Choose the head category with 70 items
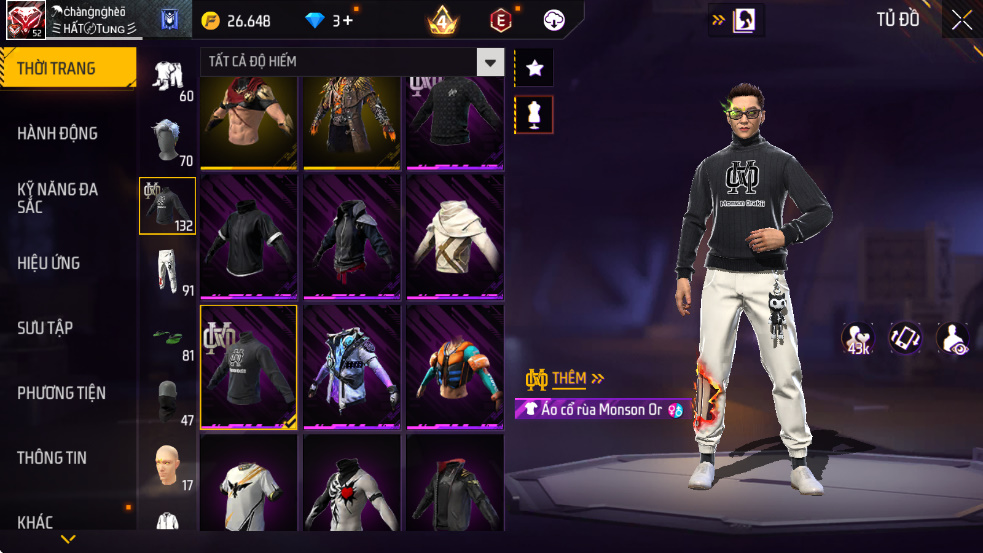The width and height of the screenshot is (983, 553). coord(167,141)
